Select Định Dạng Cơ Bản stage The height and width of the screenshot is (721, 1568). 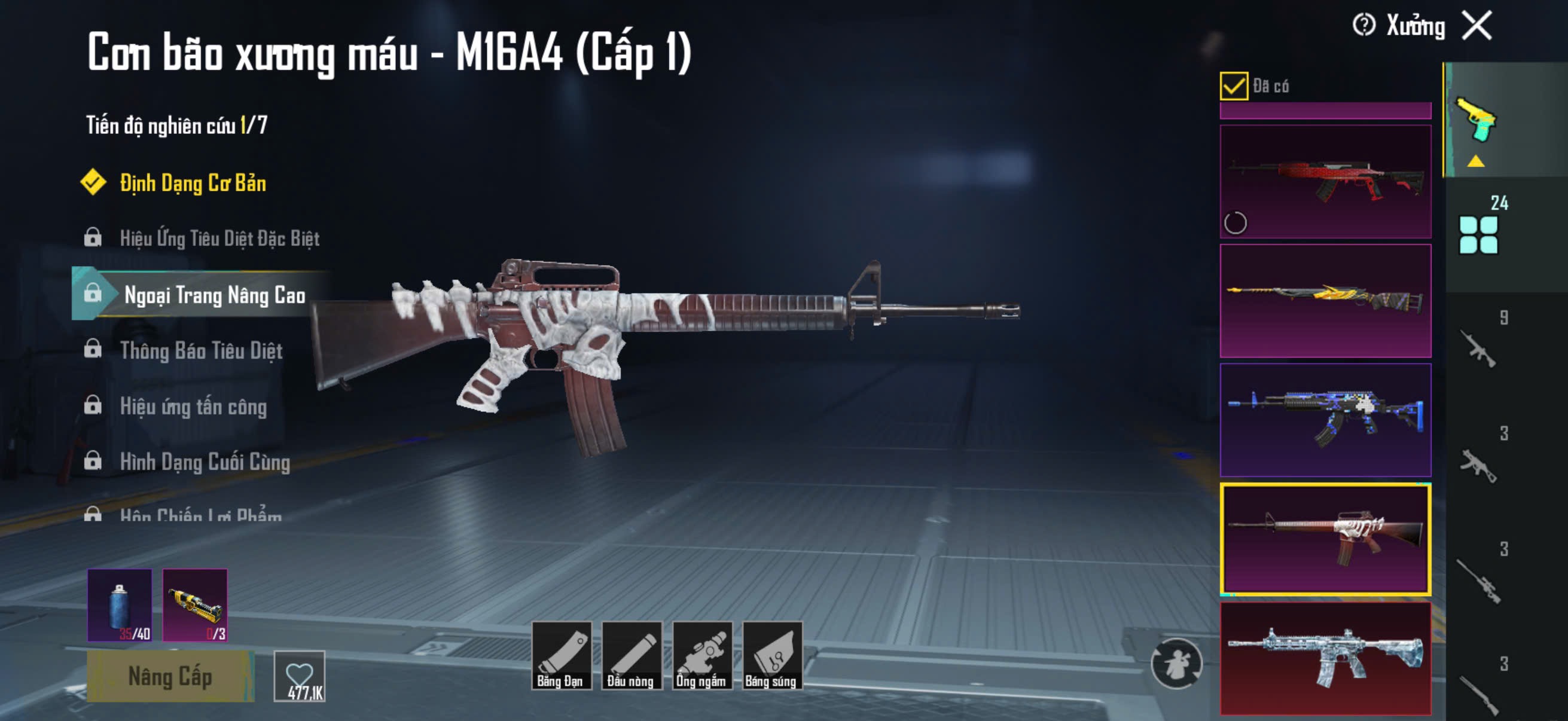193,183
